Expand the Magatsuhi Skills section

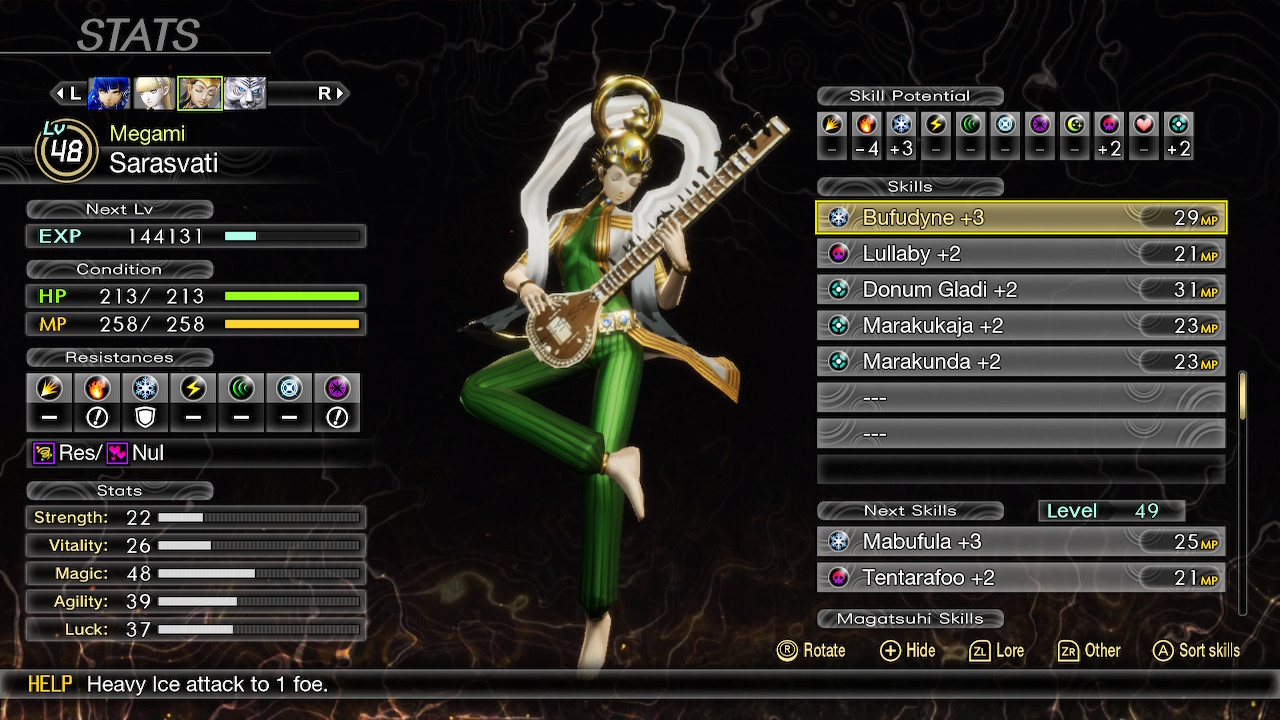910,618
